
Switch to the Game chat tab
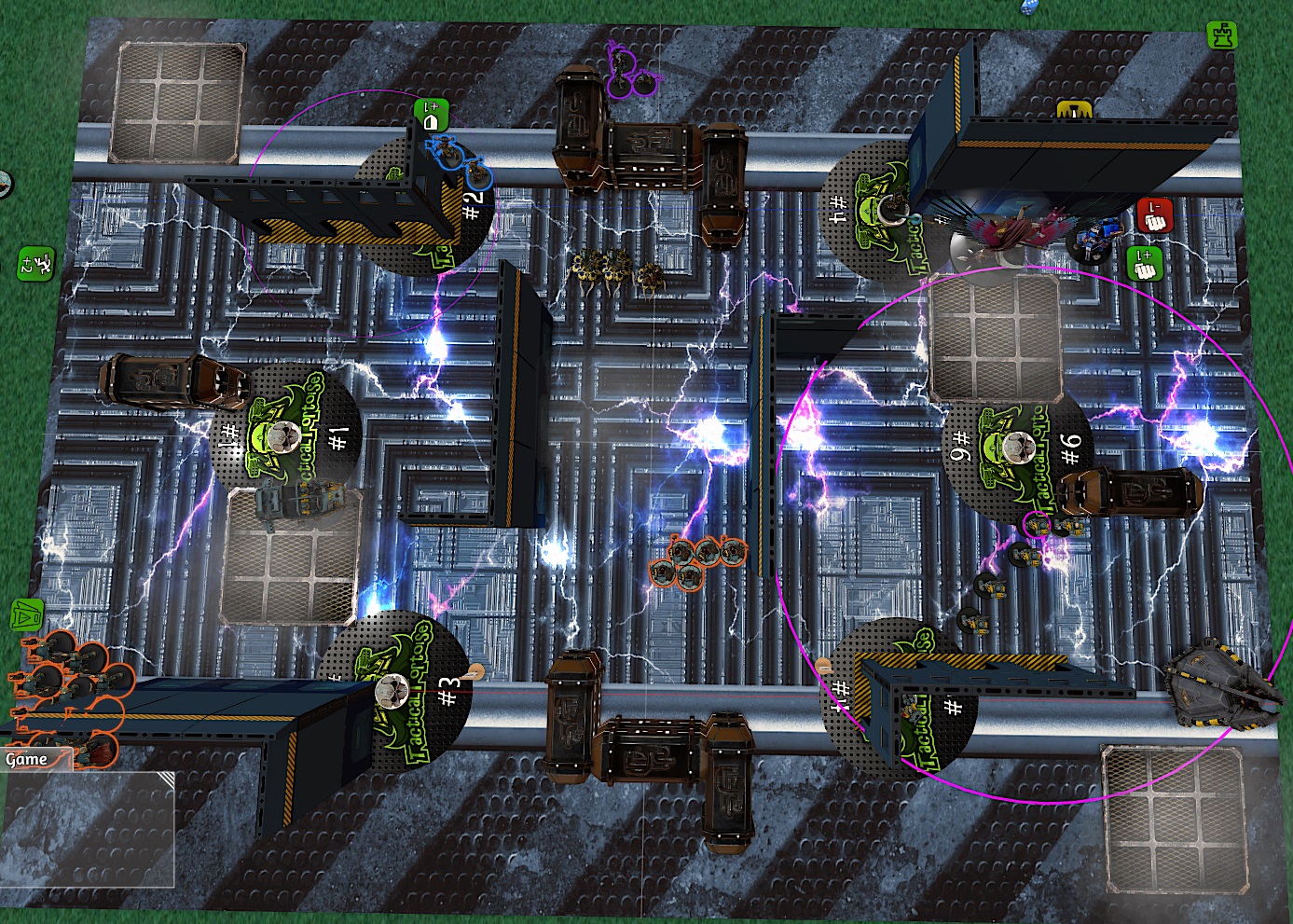pos(27,759)
